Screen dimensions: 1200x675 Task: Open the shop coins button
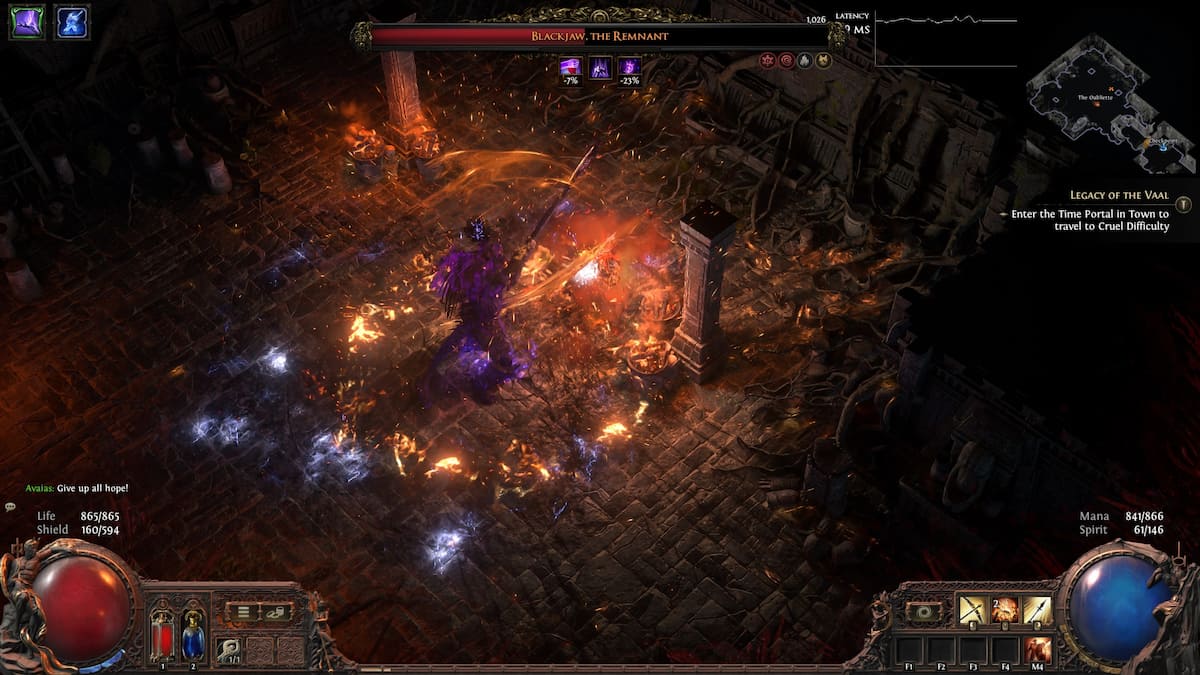(275, 612)
